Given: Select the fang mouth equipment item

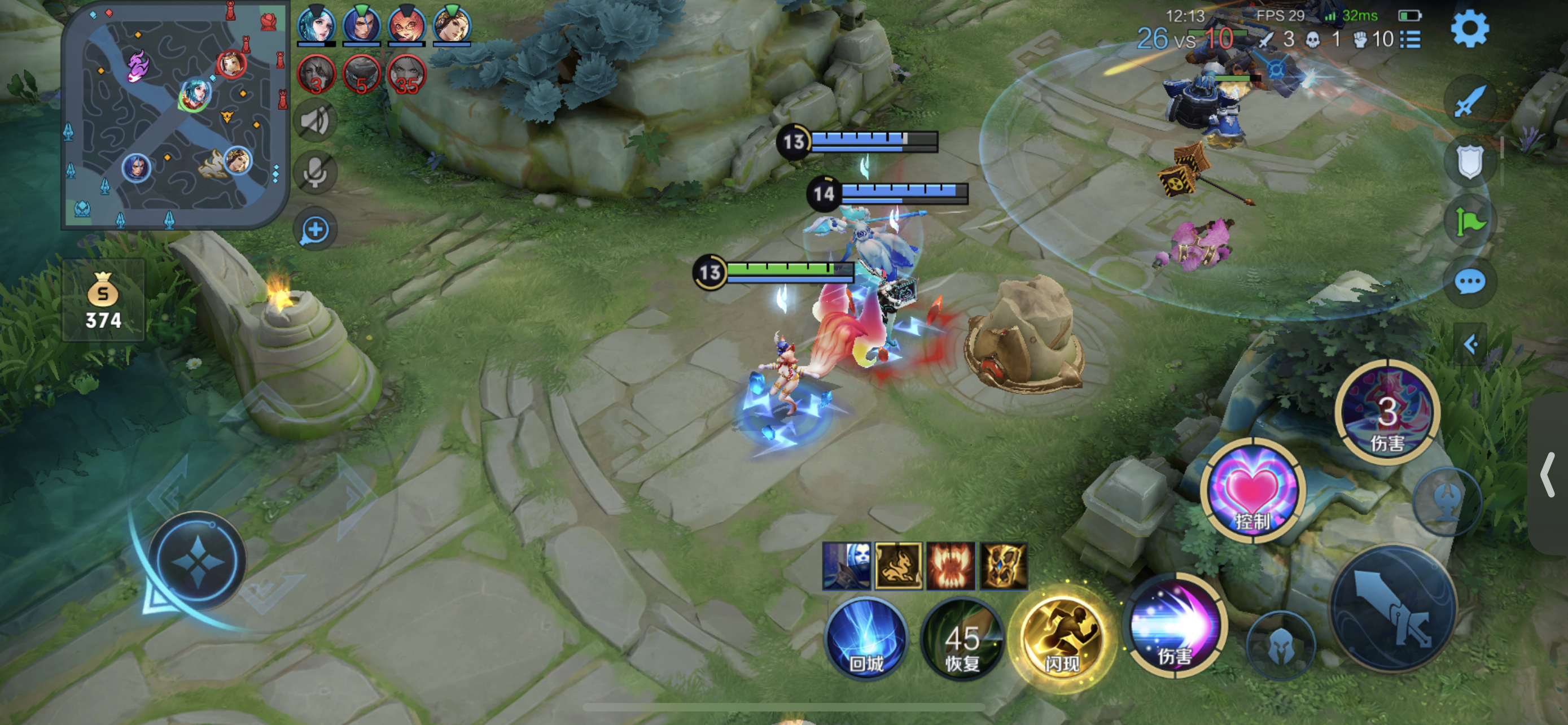Looking at the screenshot, I should 950,566.
